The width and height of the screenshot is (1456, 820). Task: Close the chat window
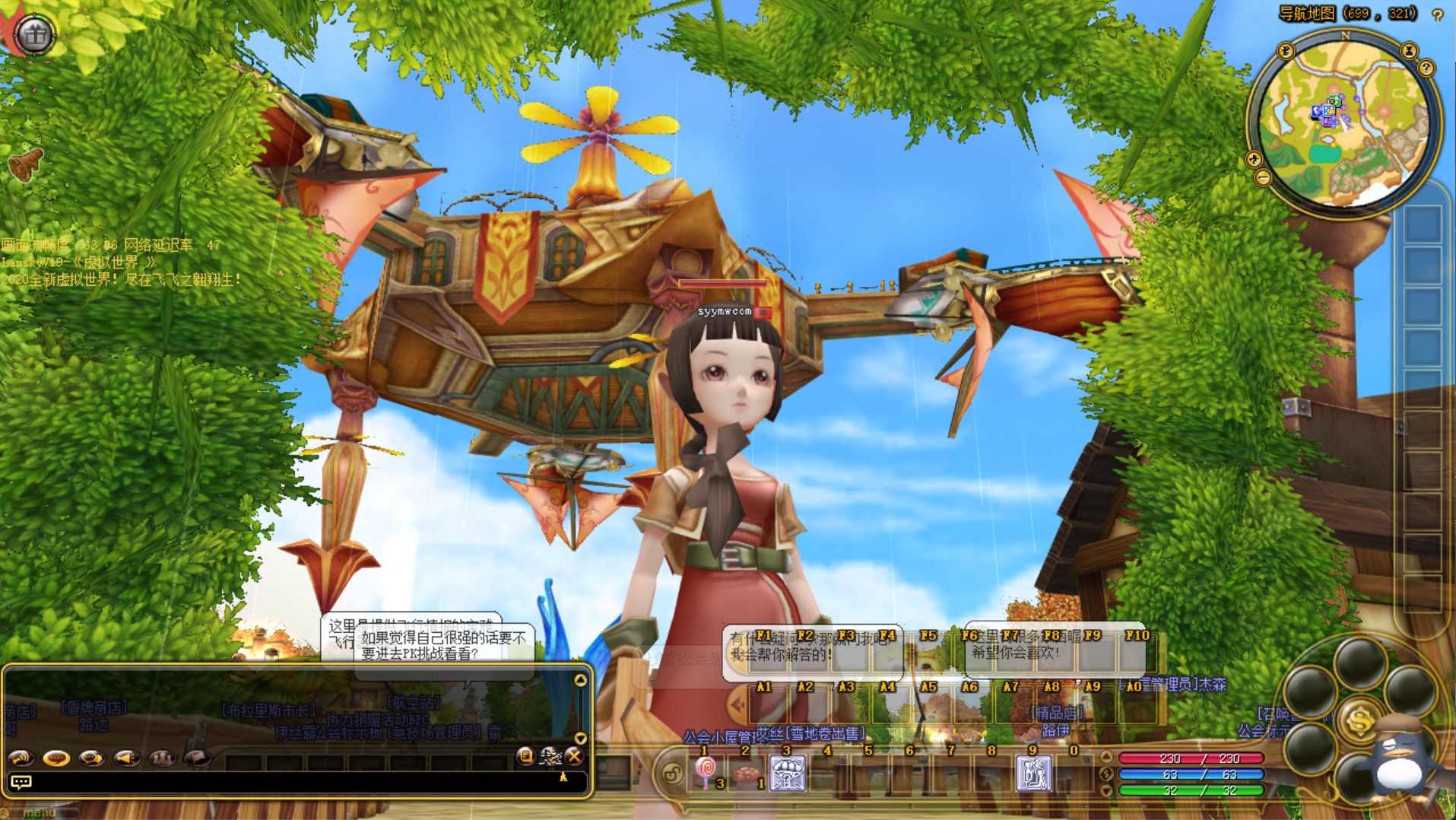[x=574, y=755]
